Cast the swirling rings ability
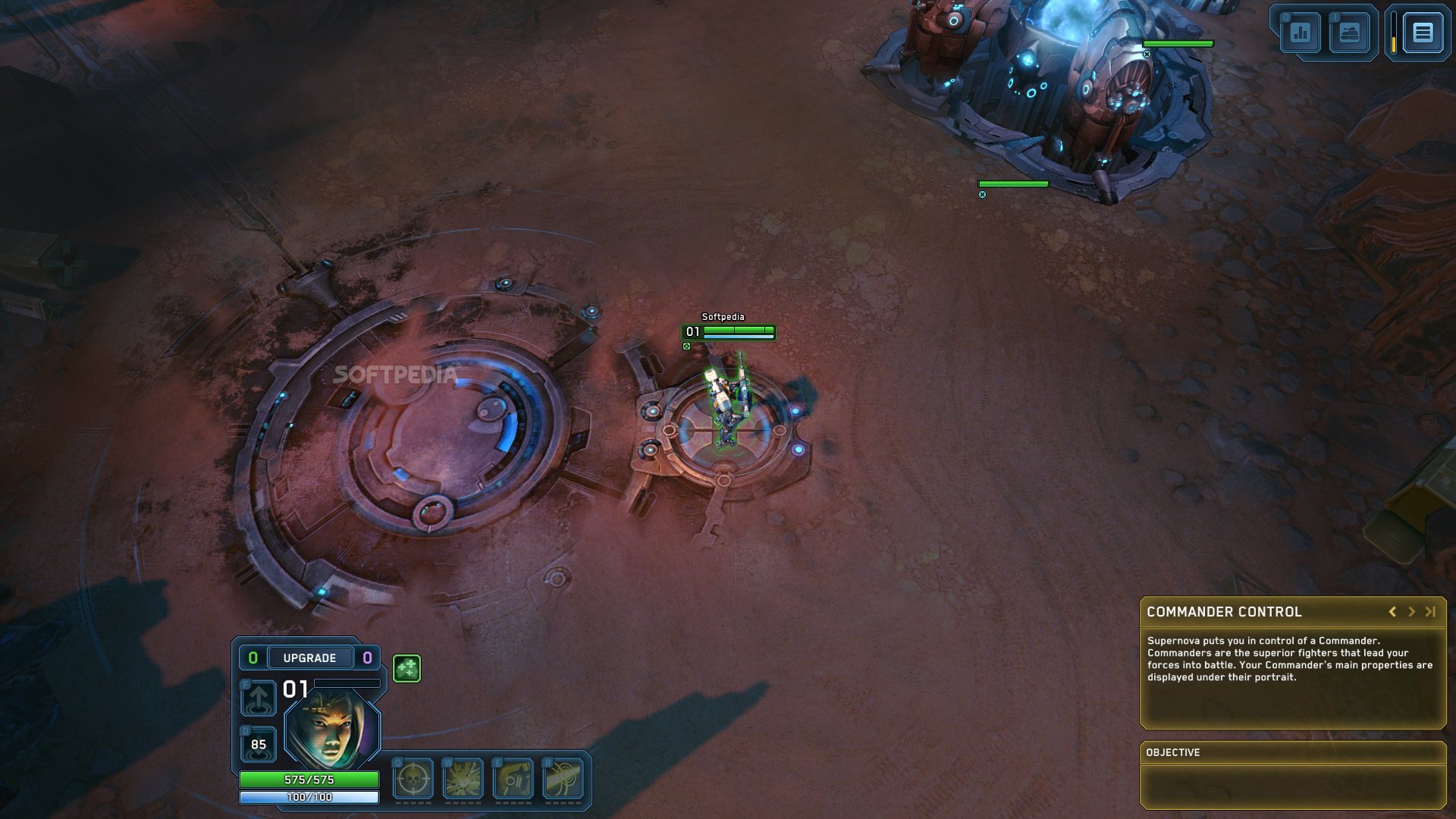Screen dimensions: 1456x819 [563, 779]
